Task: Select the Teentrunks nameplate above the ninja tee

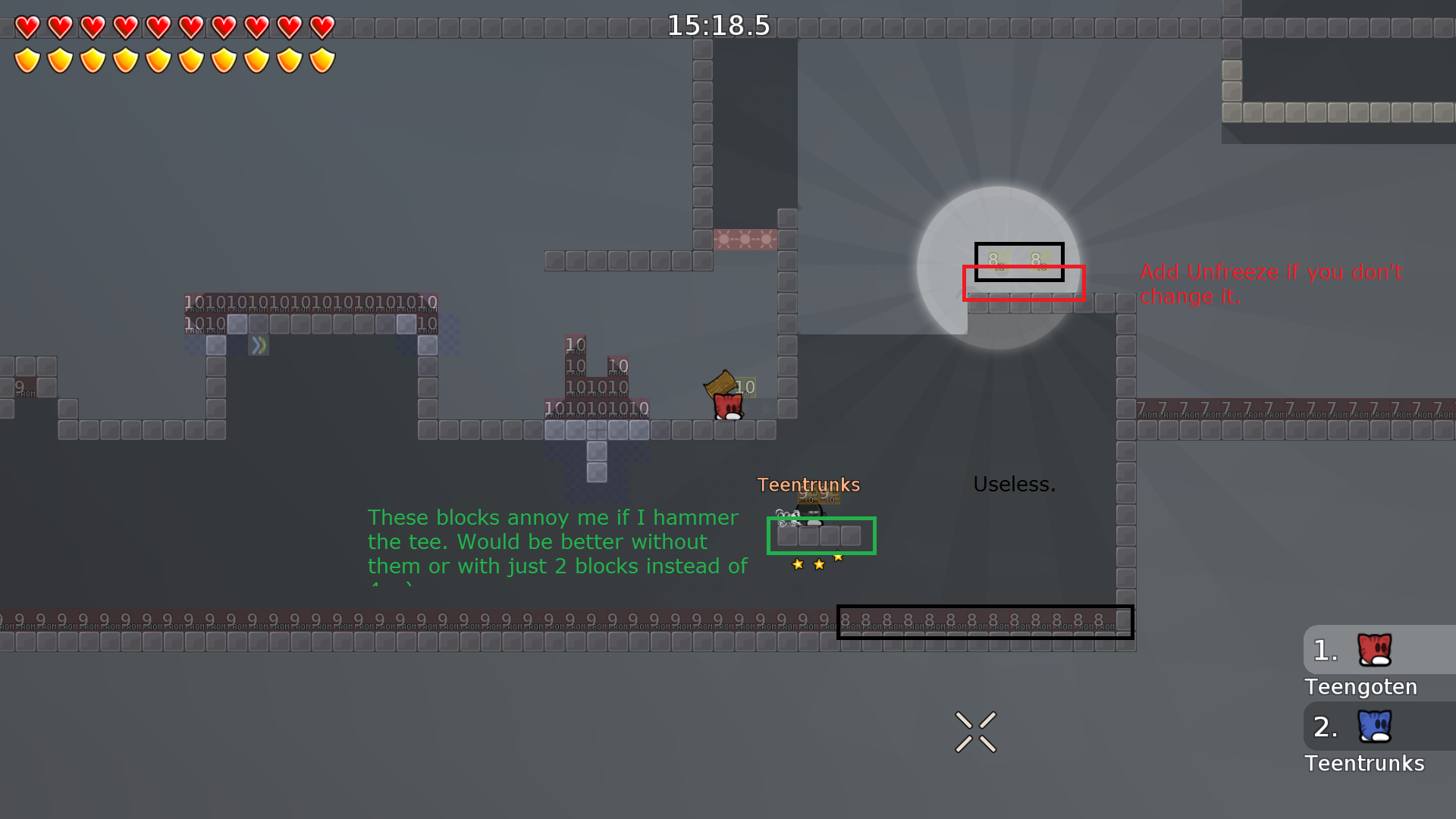Action: 808,485
